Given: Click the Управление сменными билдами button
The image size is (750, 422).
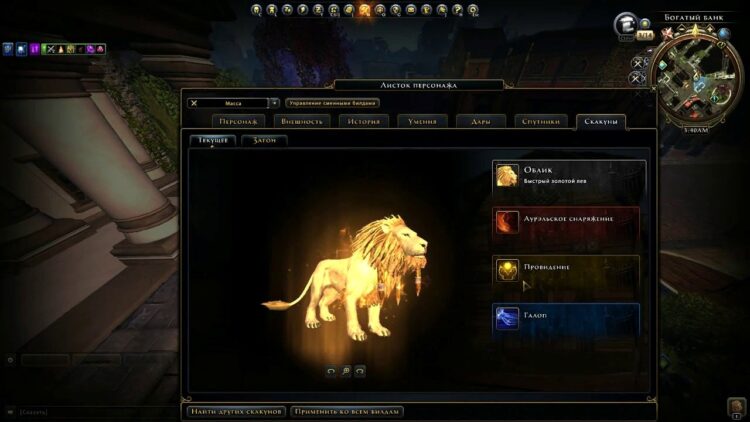Looking at the screenshot, I should click(x=332, y=102).
